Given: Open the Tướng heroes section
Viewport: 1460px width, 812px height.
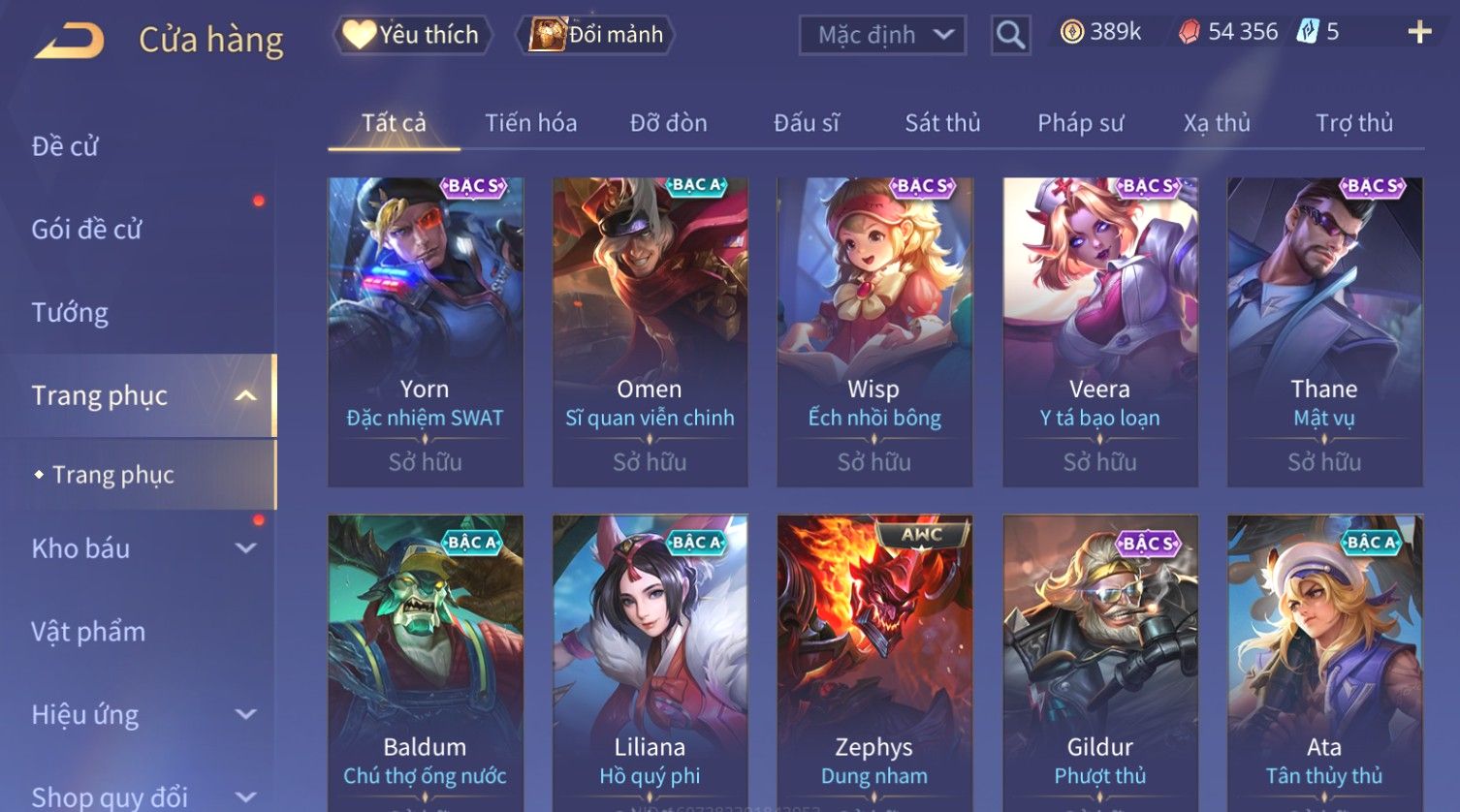Looking at the screenshot, I should click(x=70, y=313).
